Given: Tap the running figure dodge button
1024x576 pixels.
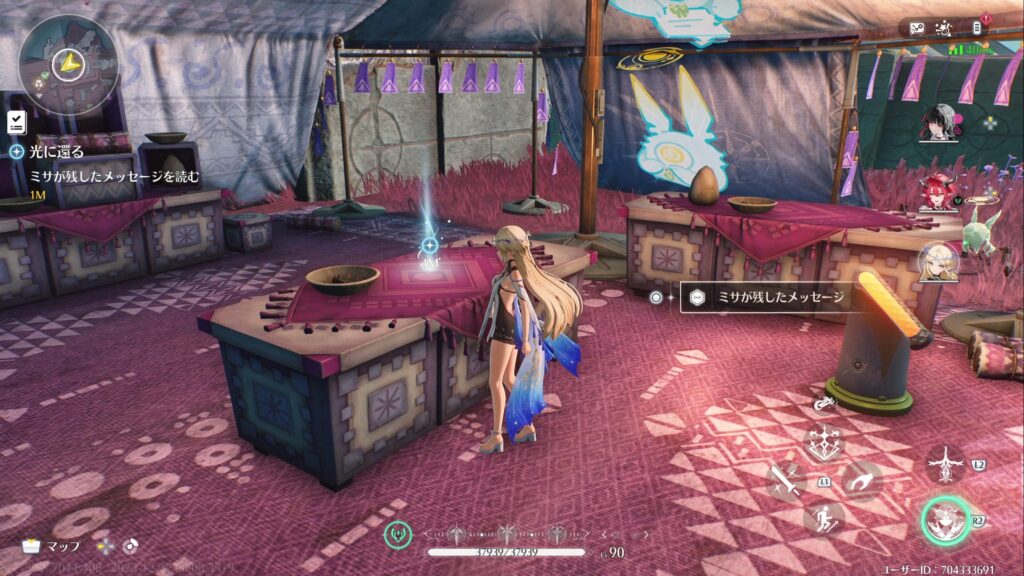Looking at the screenshot, I should pos(824,517).
